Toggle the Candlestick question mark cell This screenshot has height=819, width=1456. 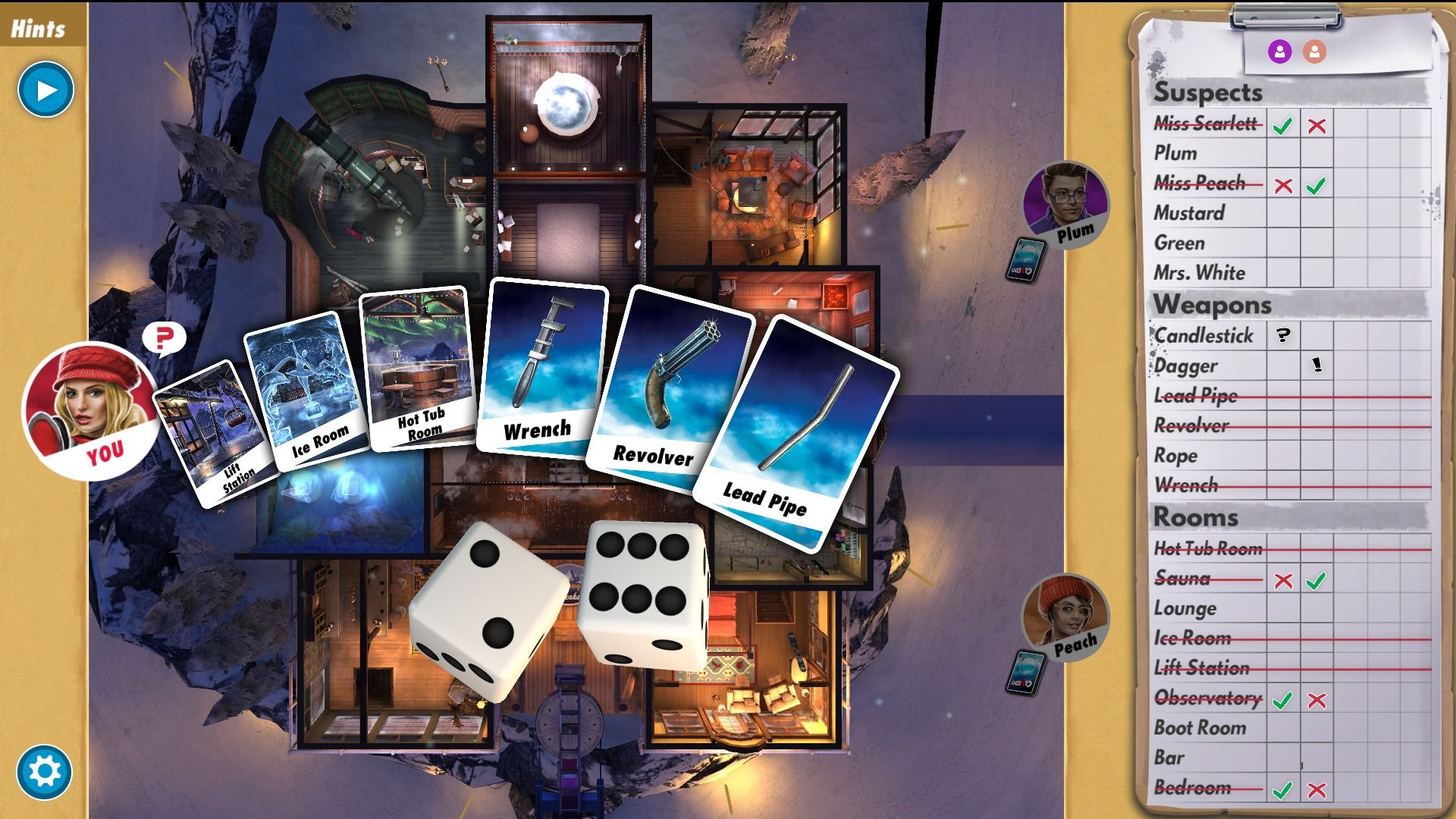[1283, 335]
